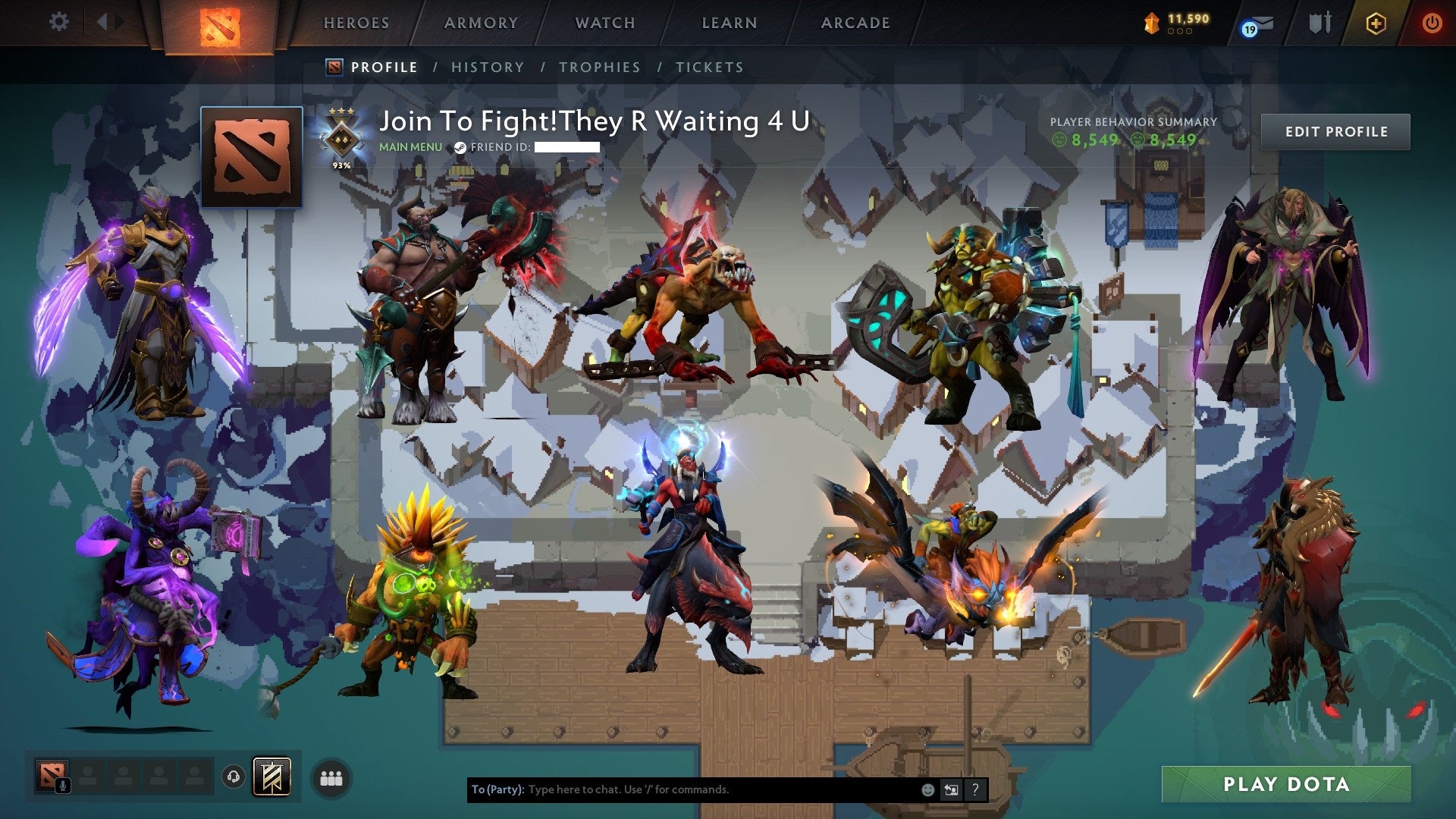Open the ARCADE menu
Image resolution: width=1456 pixels, height=819 pixels.
[x=855, y=23]
